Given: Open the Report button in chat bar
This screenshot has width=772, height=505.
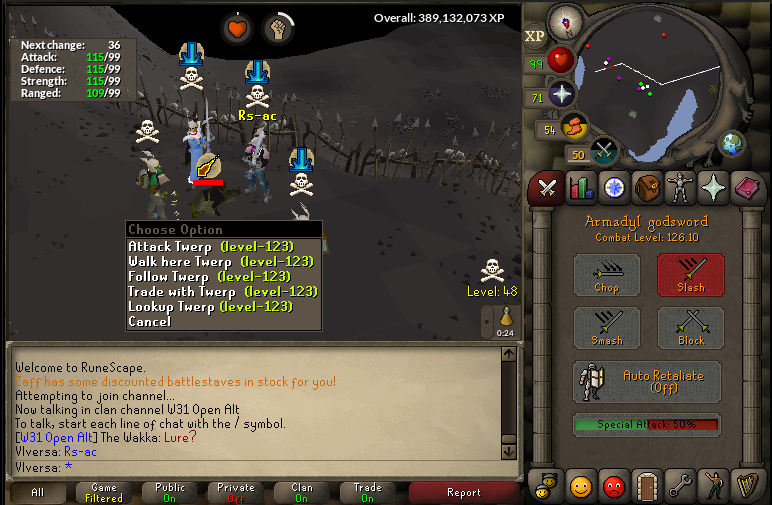Looking at the screenshot, I should click(463, 492).
